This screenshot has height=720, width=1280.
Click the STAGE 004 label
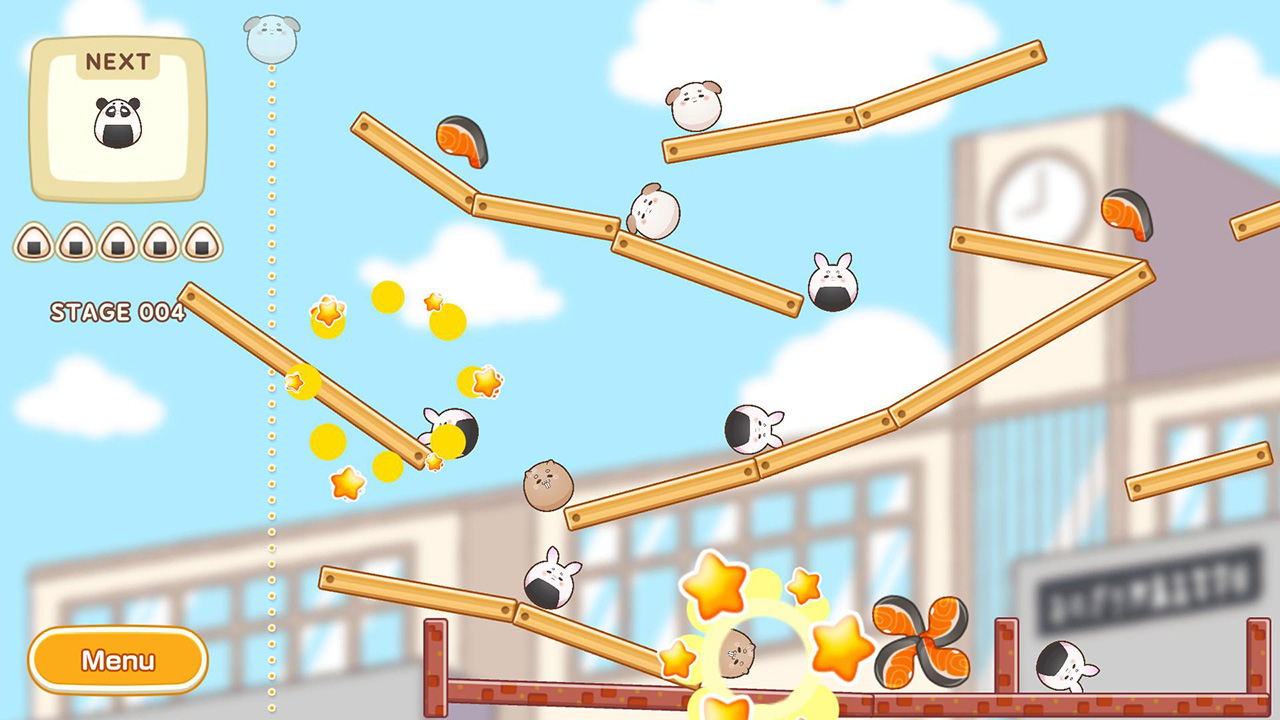120,313
